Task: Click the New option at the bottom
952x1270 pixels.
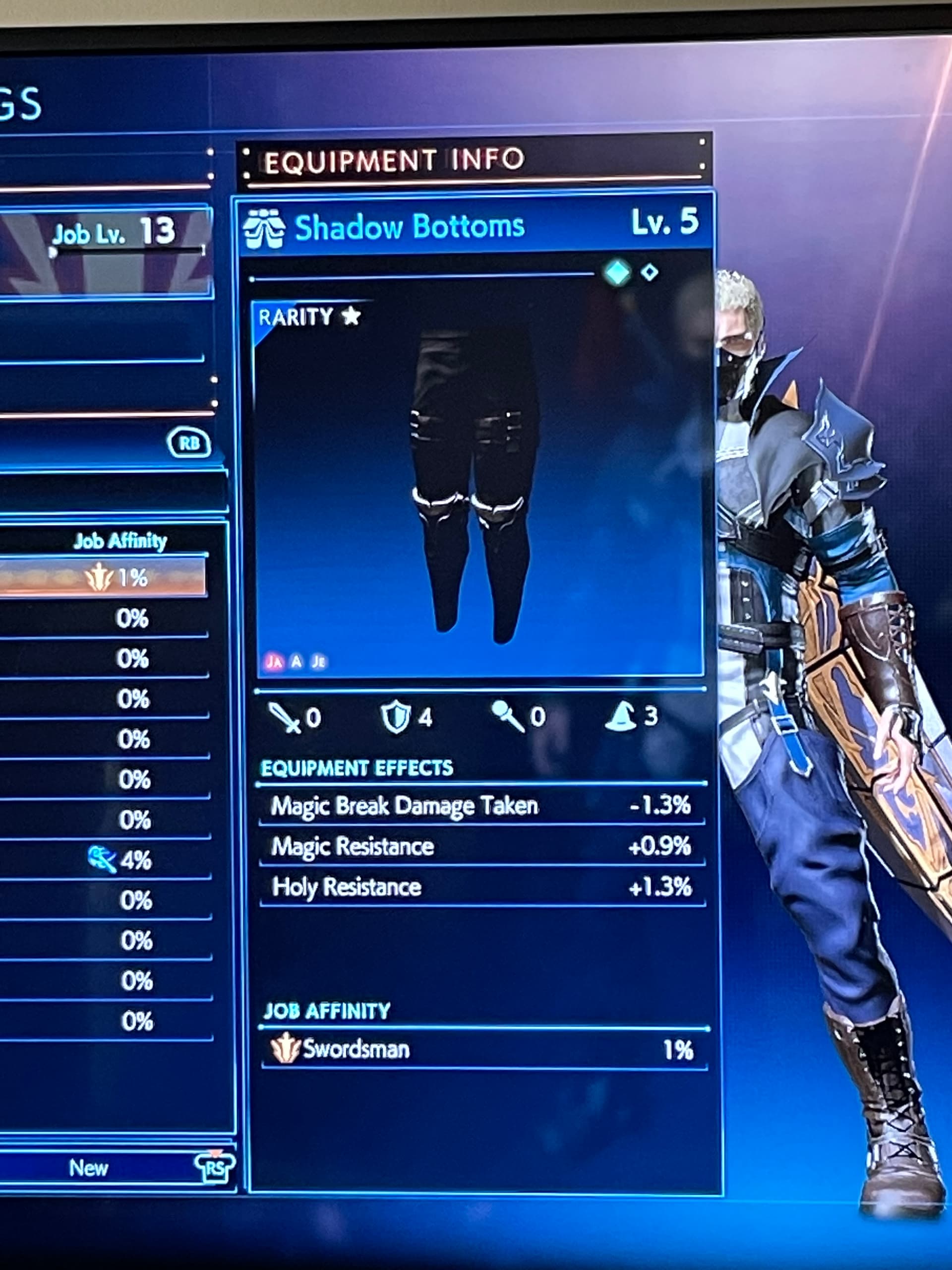Action: click(x=89, y=1168)
